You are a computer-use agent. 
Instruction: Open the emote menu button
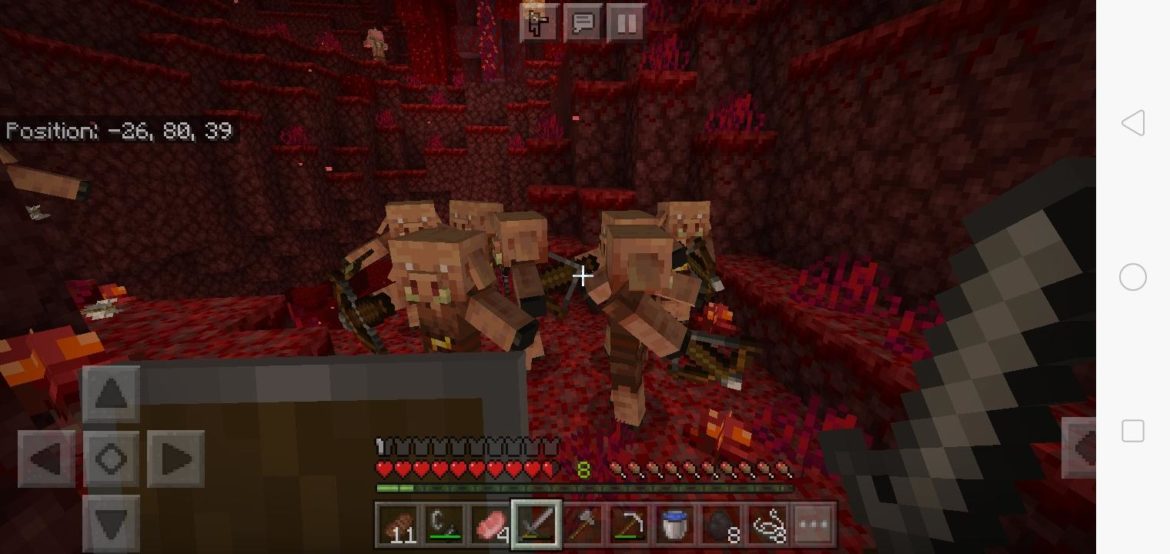tap(538, 23)
